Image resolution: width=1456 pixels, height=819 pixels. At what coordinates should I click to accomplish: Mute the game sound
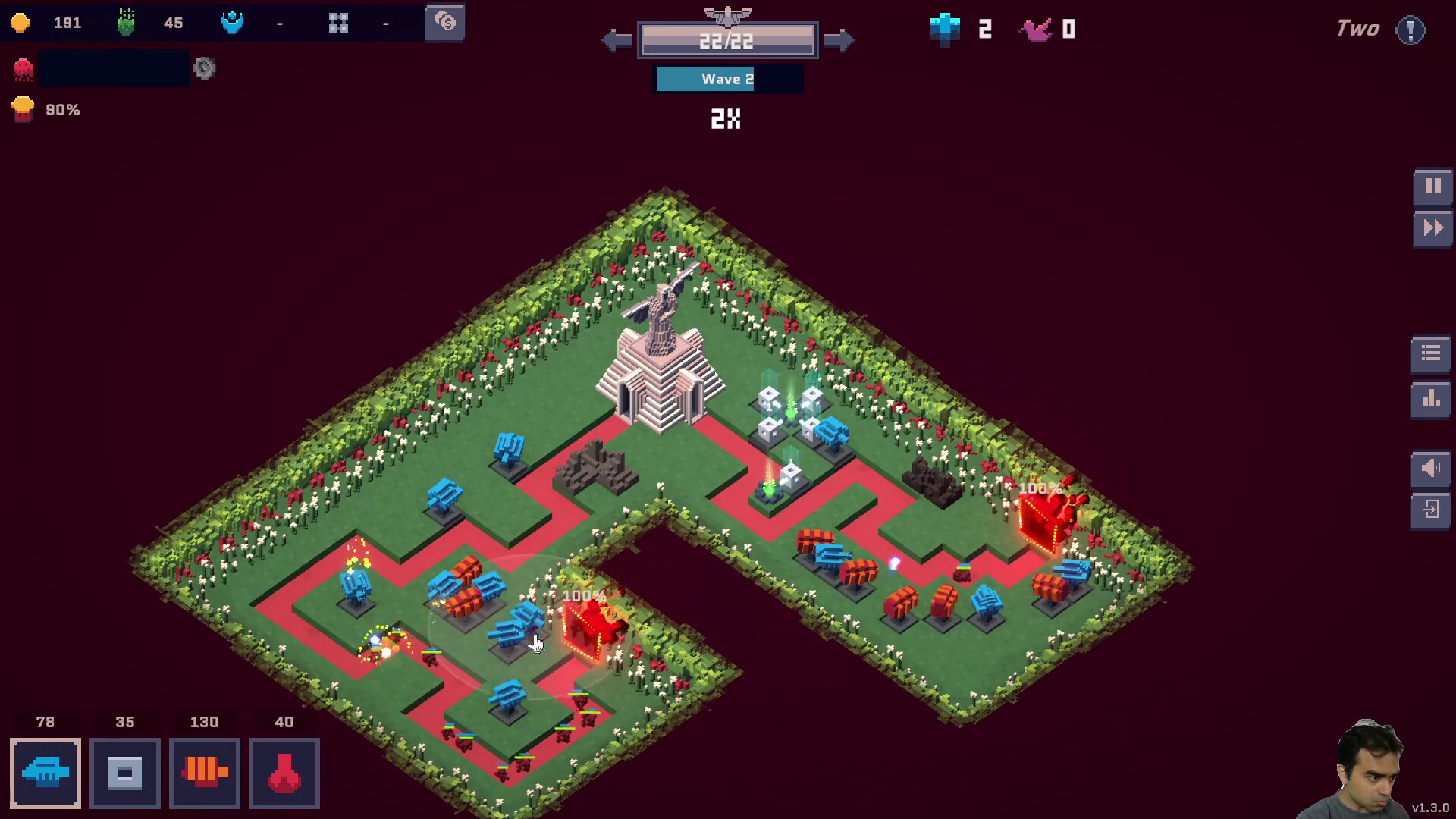(1429, 468)
